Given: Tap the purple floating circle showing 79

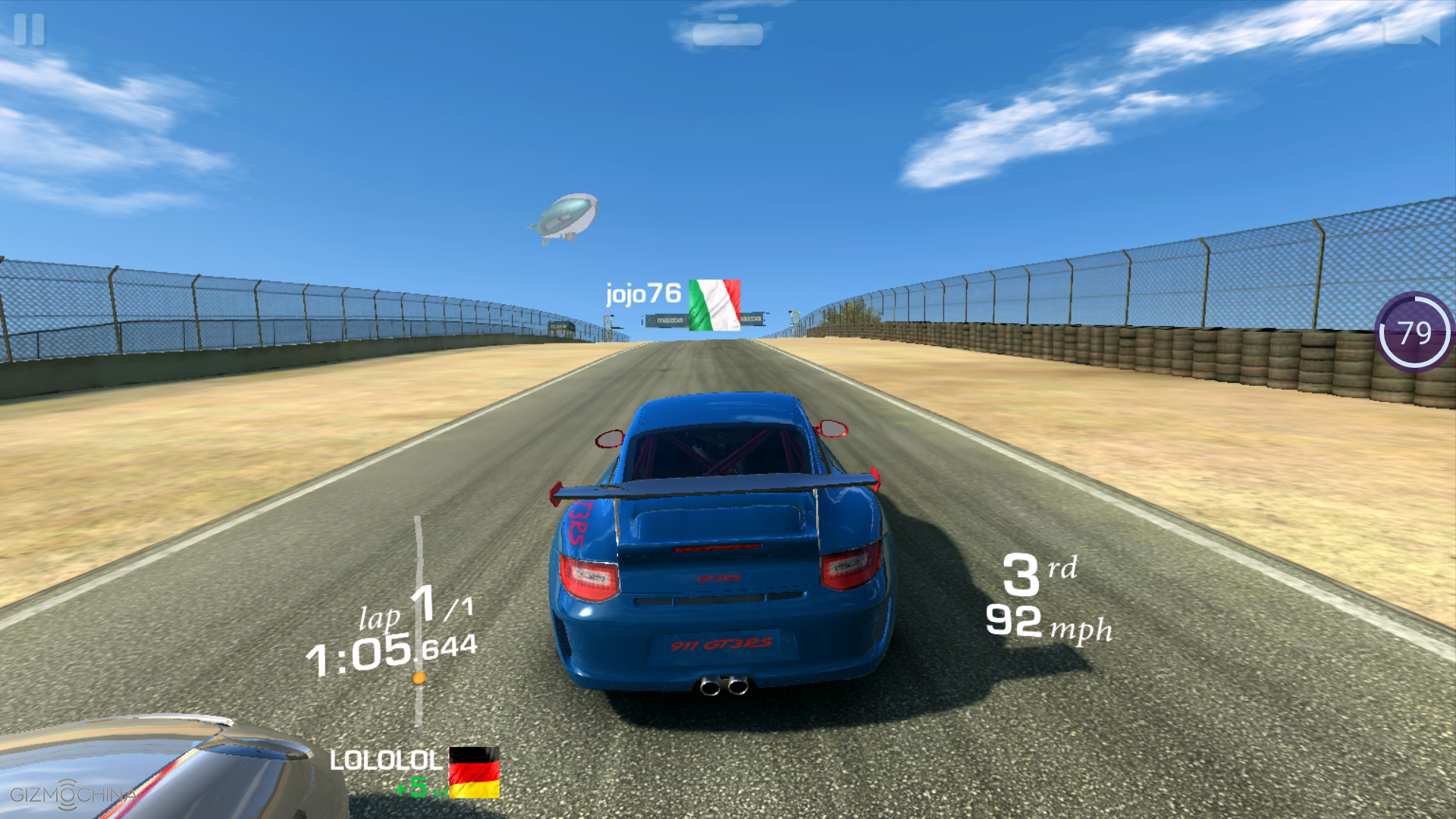Looking at the screenshot, I should pyautogui.click(x=1414, y=332).
